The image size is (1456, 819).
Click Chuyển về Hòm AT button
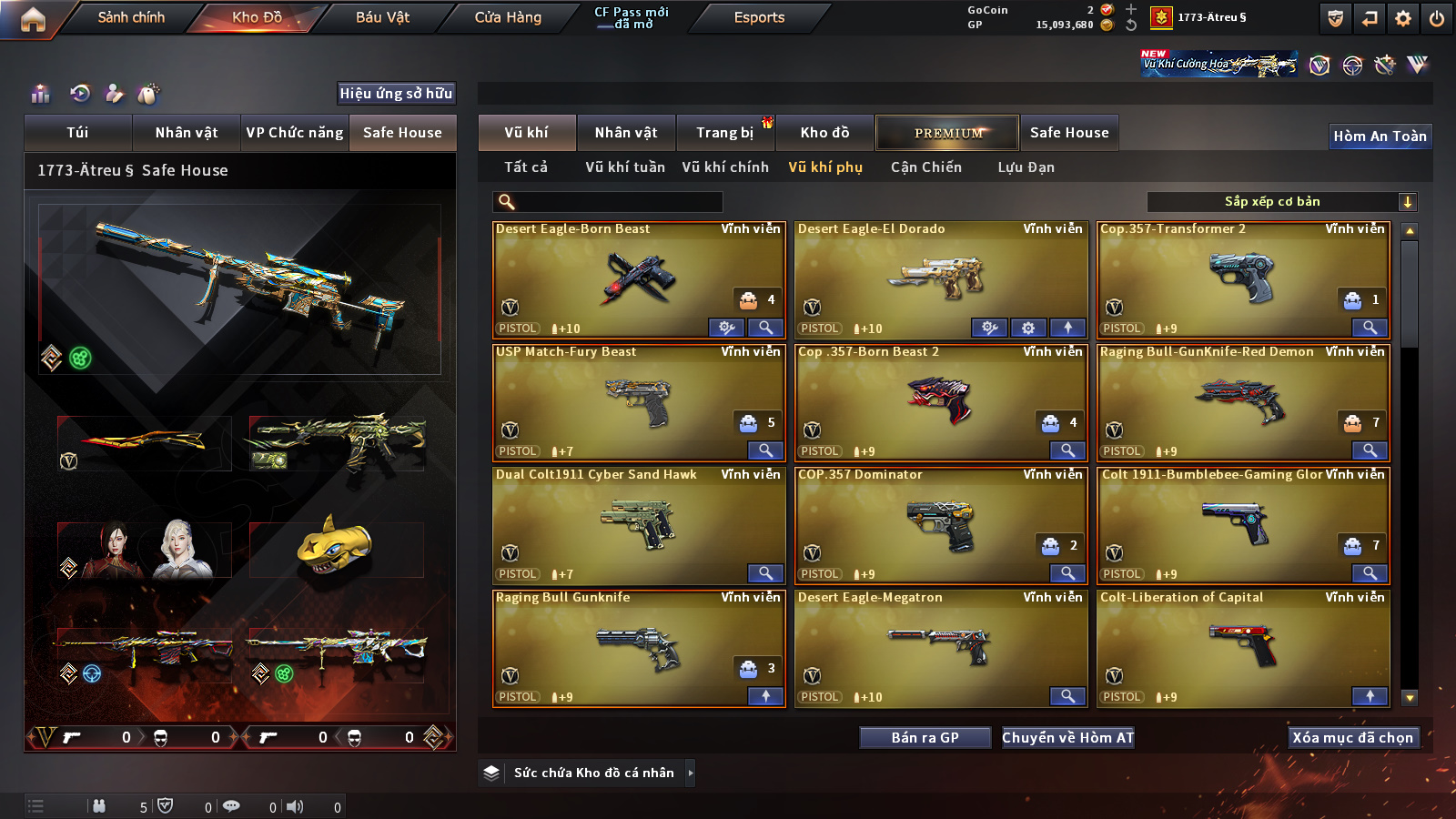(x=1067, y=738)
